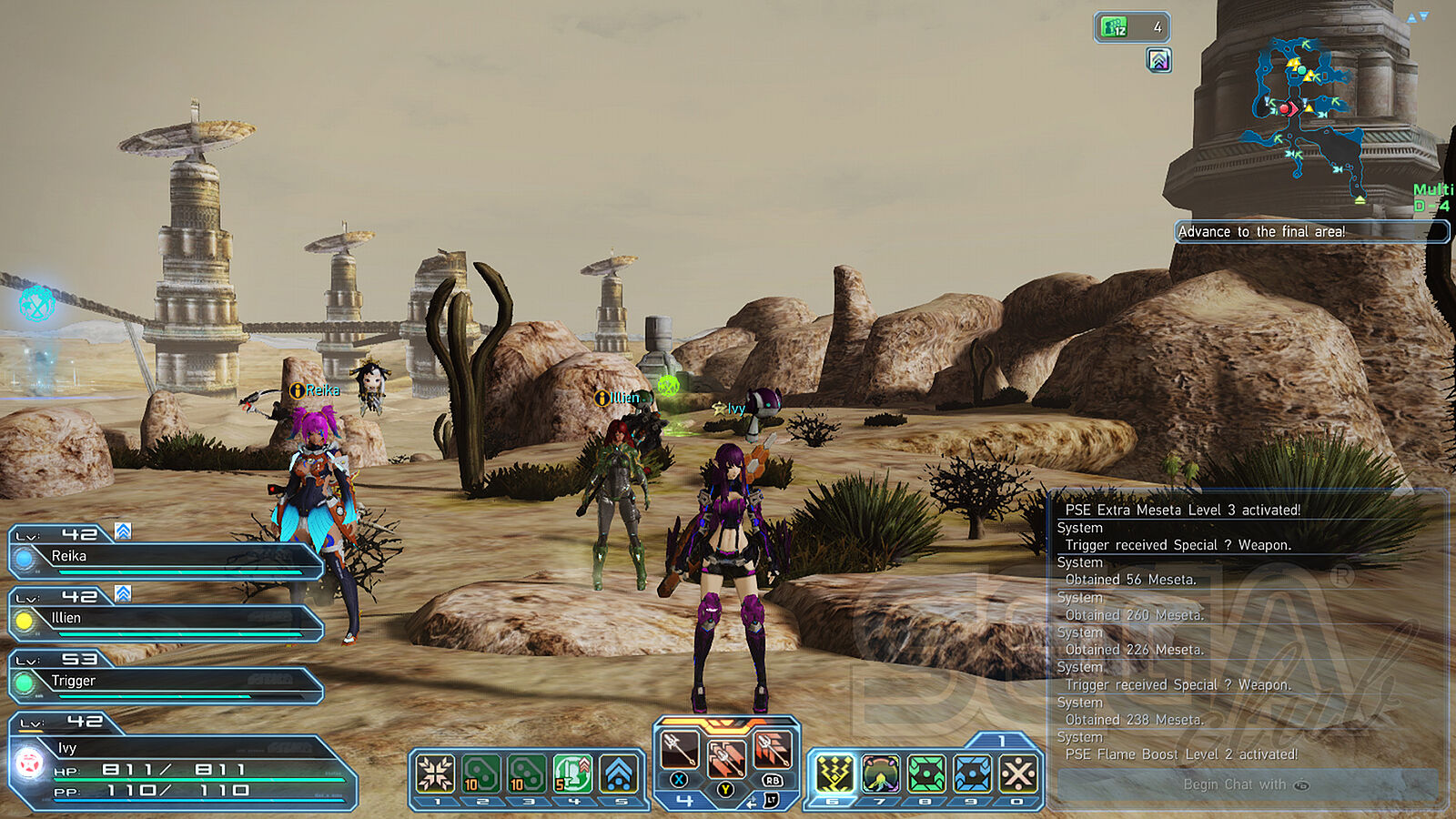Select the yellow tree-shaped skill in slot 6
Image resolution: width=1456 pixels, height=819 pixels.
(x=834, y=774)
